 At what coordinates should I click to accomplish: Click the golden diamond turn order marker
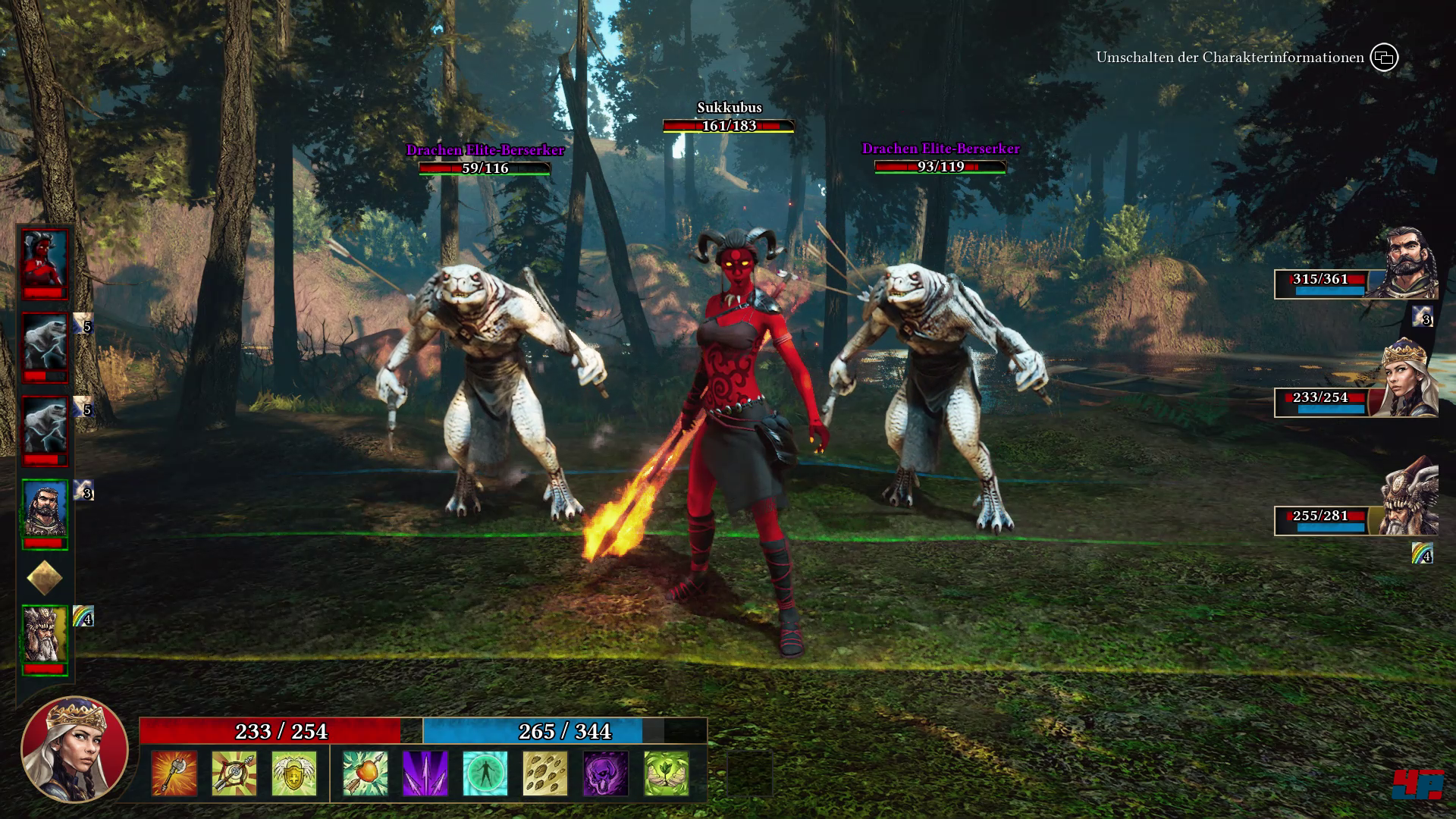click(x=45, y=579)
